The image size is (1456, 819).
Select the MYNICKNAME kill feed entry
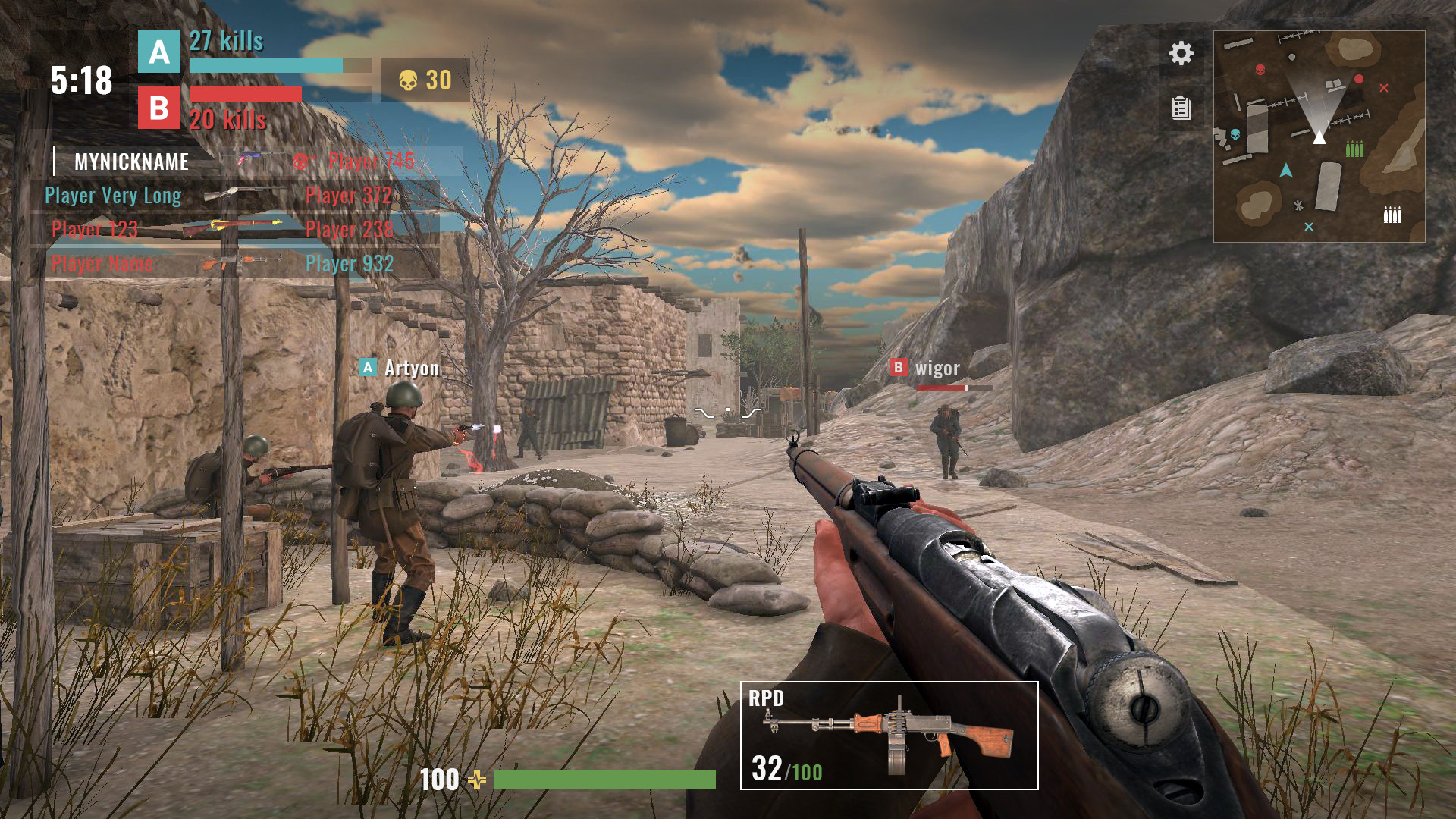coord(130,162)
